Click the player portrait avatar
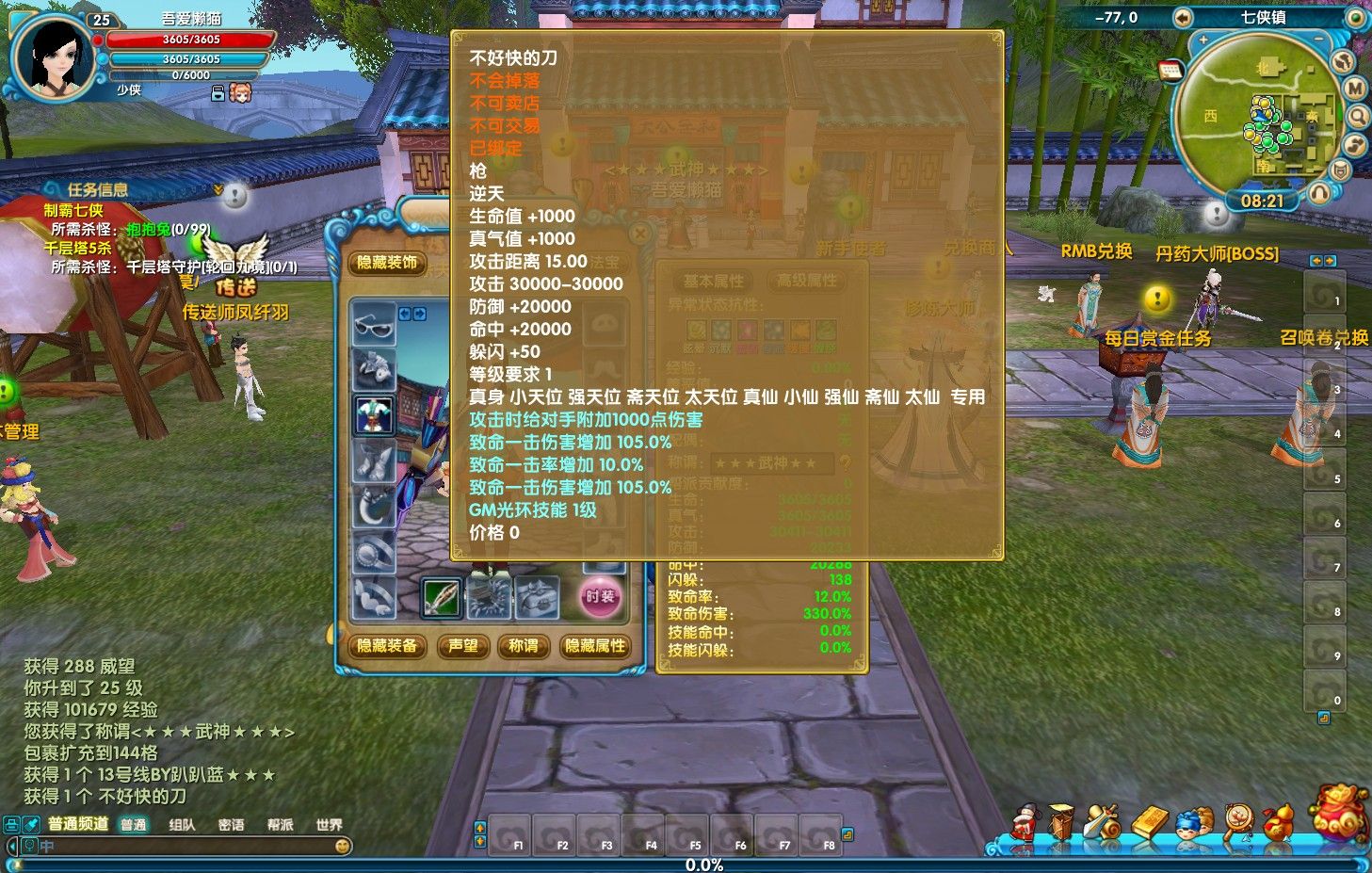Image resolution: width=1372 pixels, height=873 pixels. pos(54,57)
